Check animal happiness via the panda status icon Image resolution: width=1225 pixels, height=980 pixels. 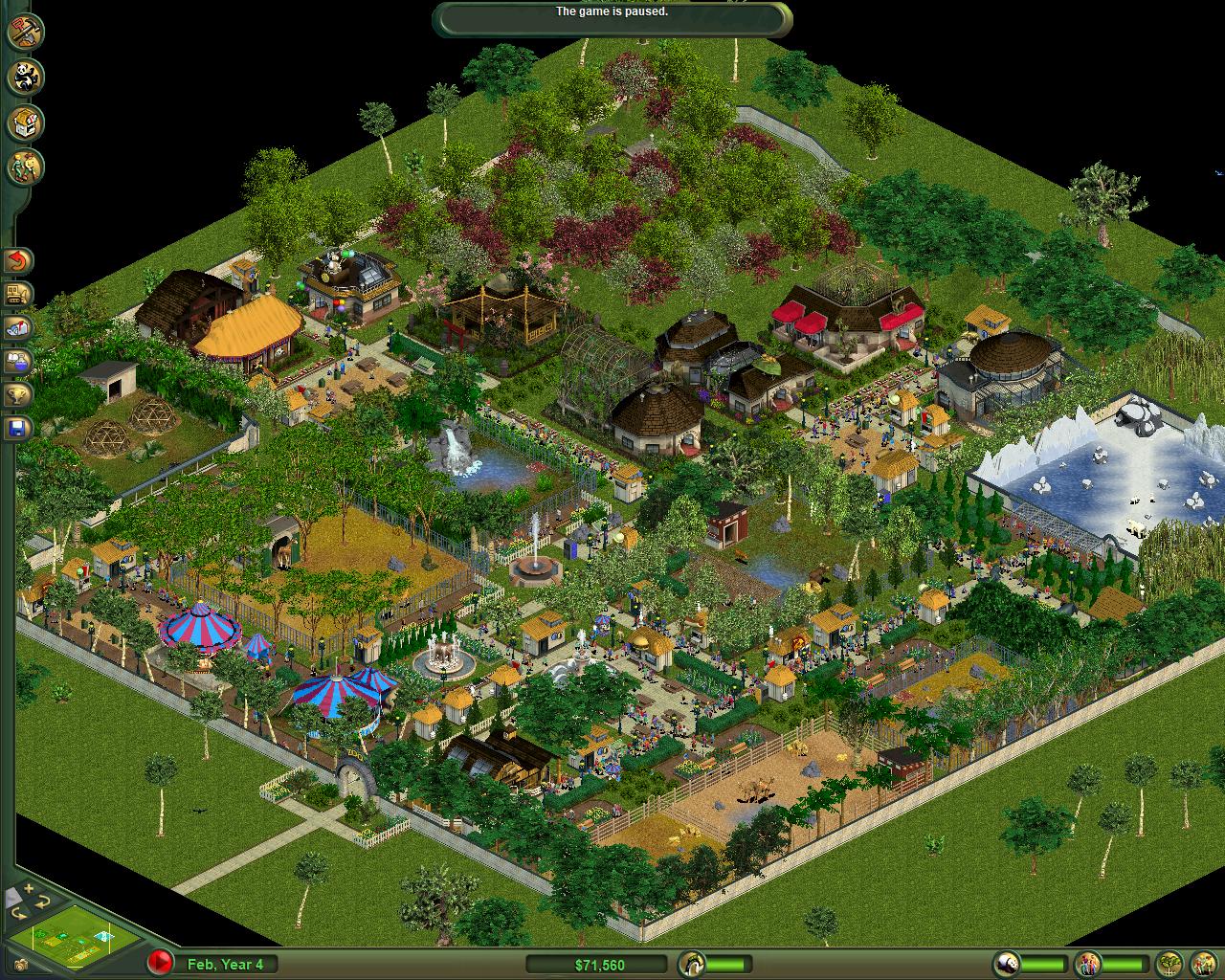click(x=1006, y=965)
